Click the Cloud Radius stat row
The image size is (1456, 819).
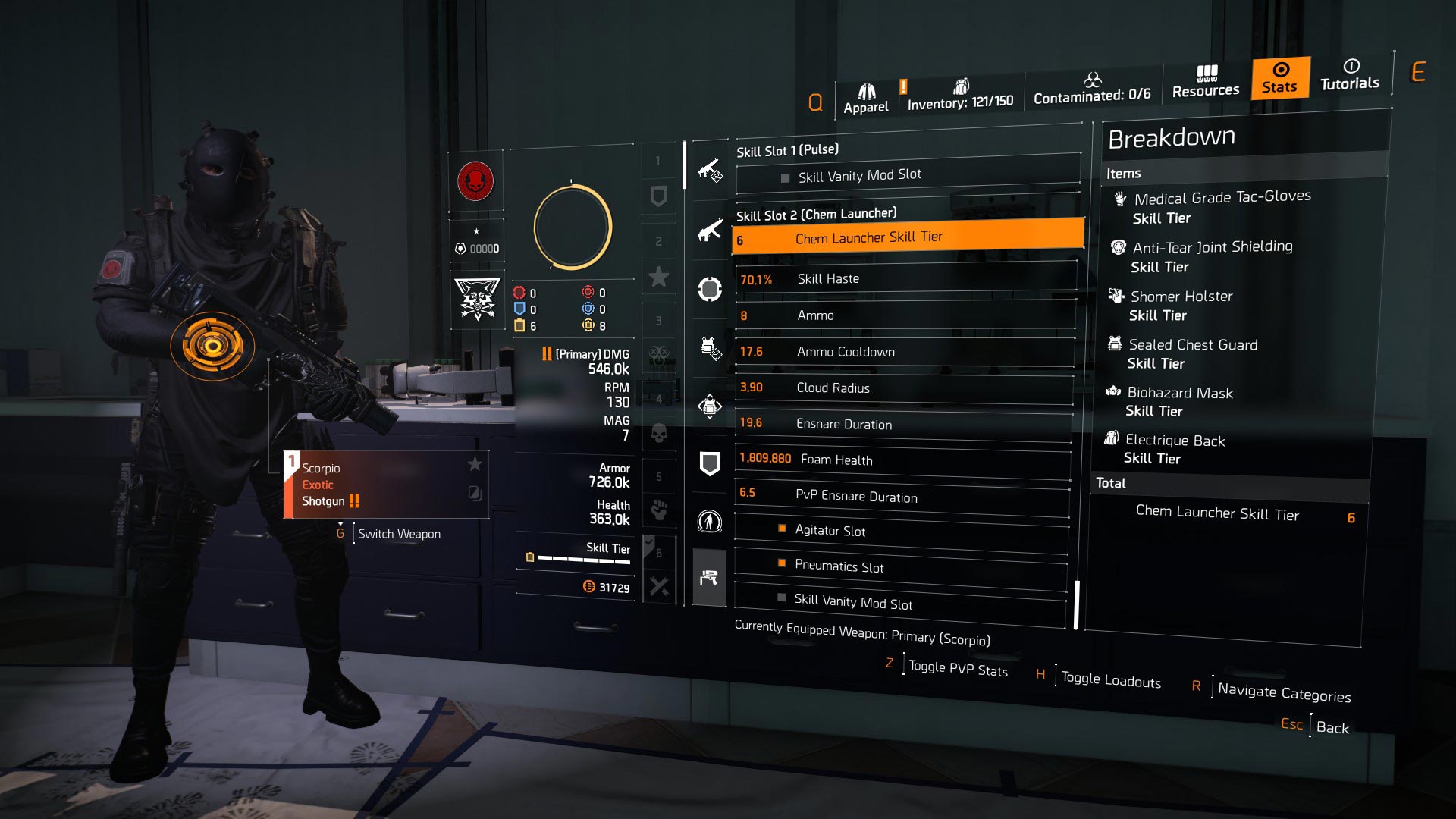click(x=904, y=388)
